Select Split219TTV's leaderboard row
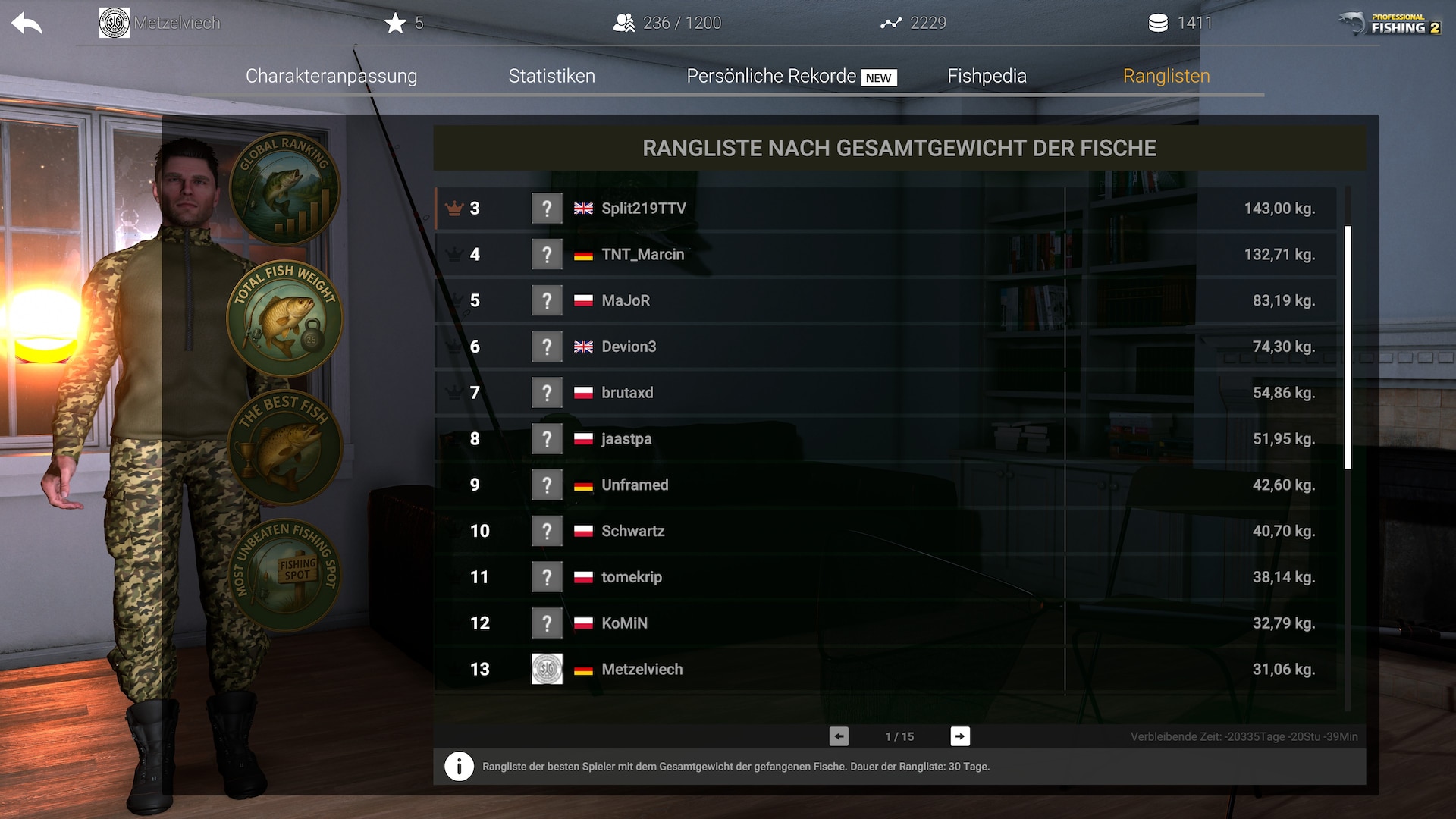Image resolution: width=1456 pixels, height=819 pixels. coord(886,209)
